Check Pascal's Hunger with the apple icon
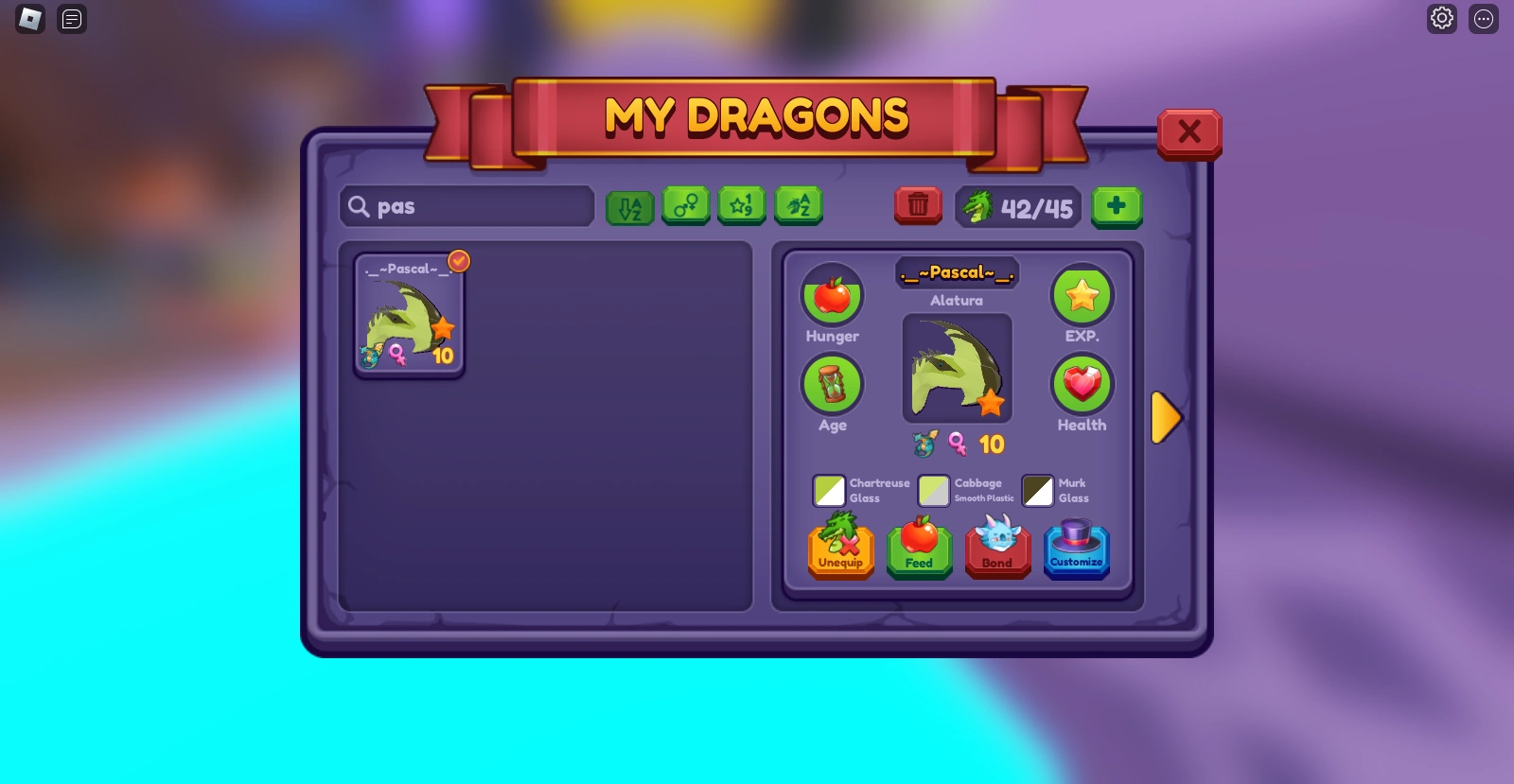This screenshot has height=784, width=1514. point(831,295)
